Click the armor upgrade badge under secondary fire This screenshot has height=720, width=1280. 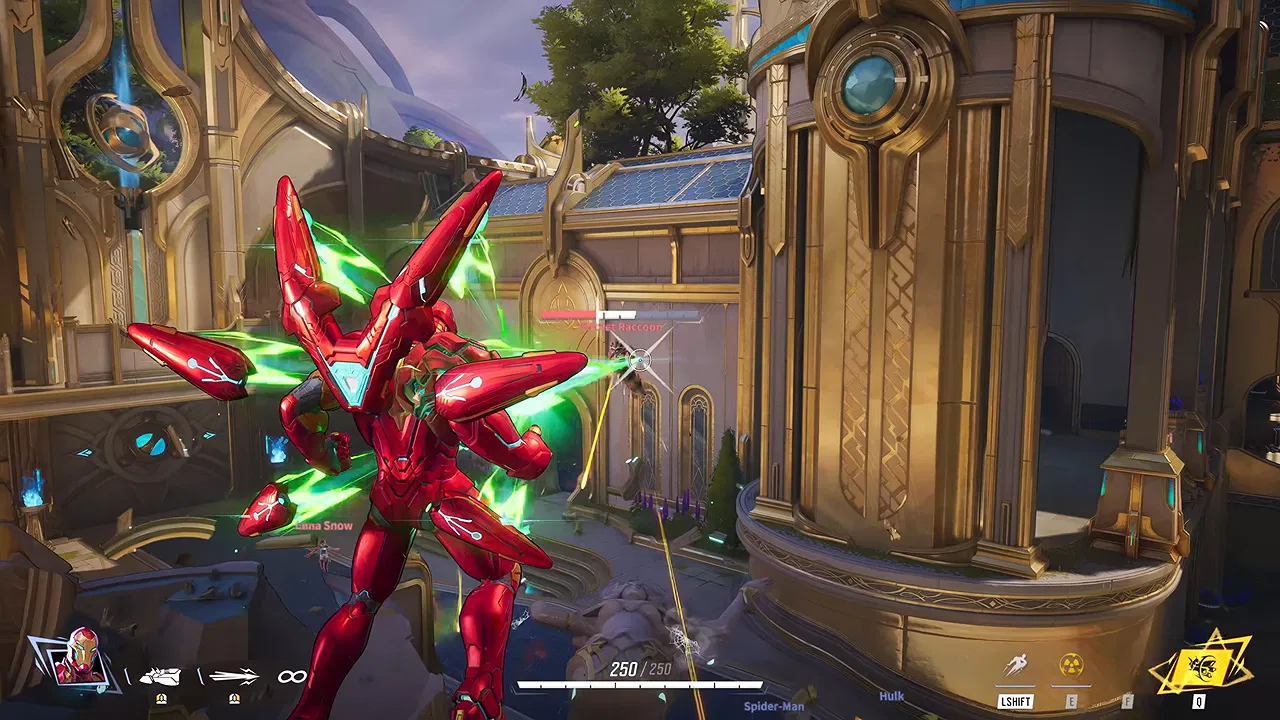point(234,698)
